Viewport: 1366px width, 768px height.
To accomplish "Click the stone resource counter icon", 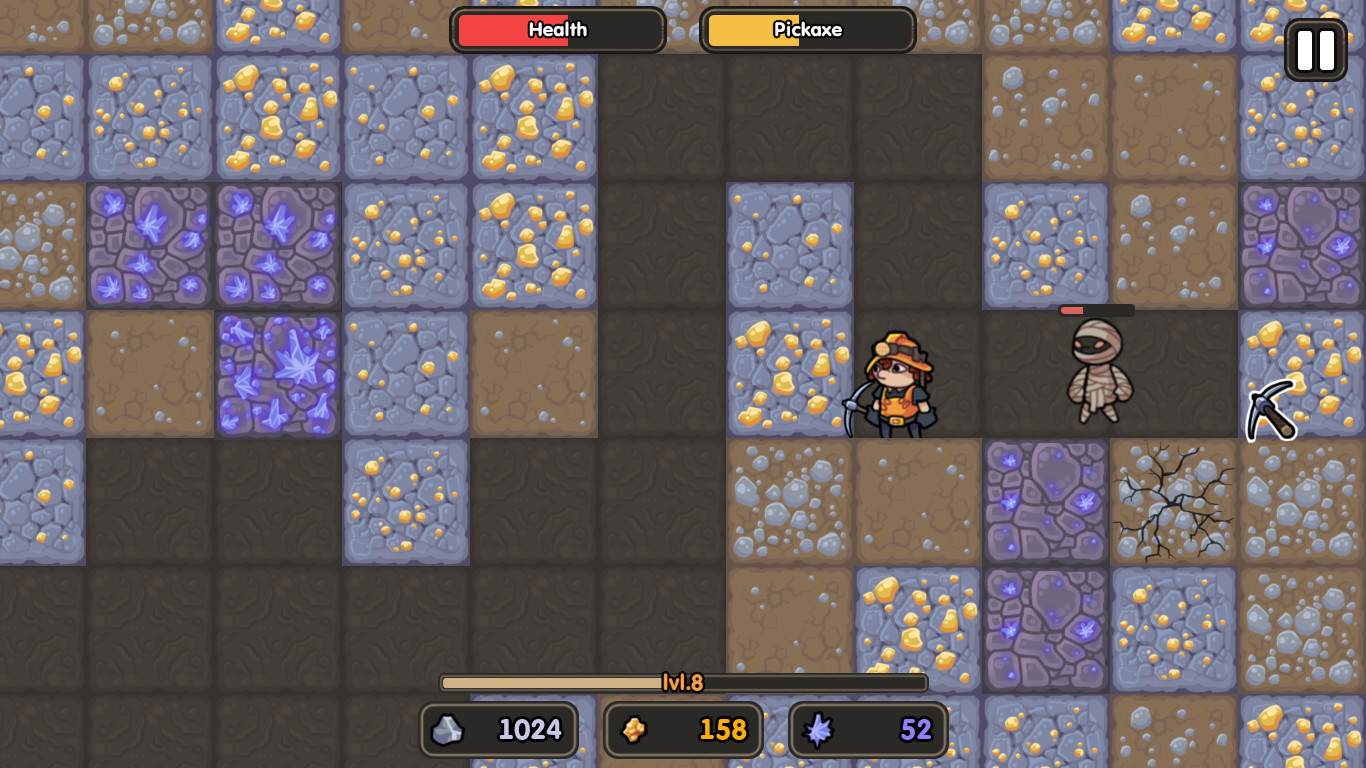I will [x=448, y=729].
